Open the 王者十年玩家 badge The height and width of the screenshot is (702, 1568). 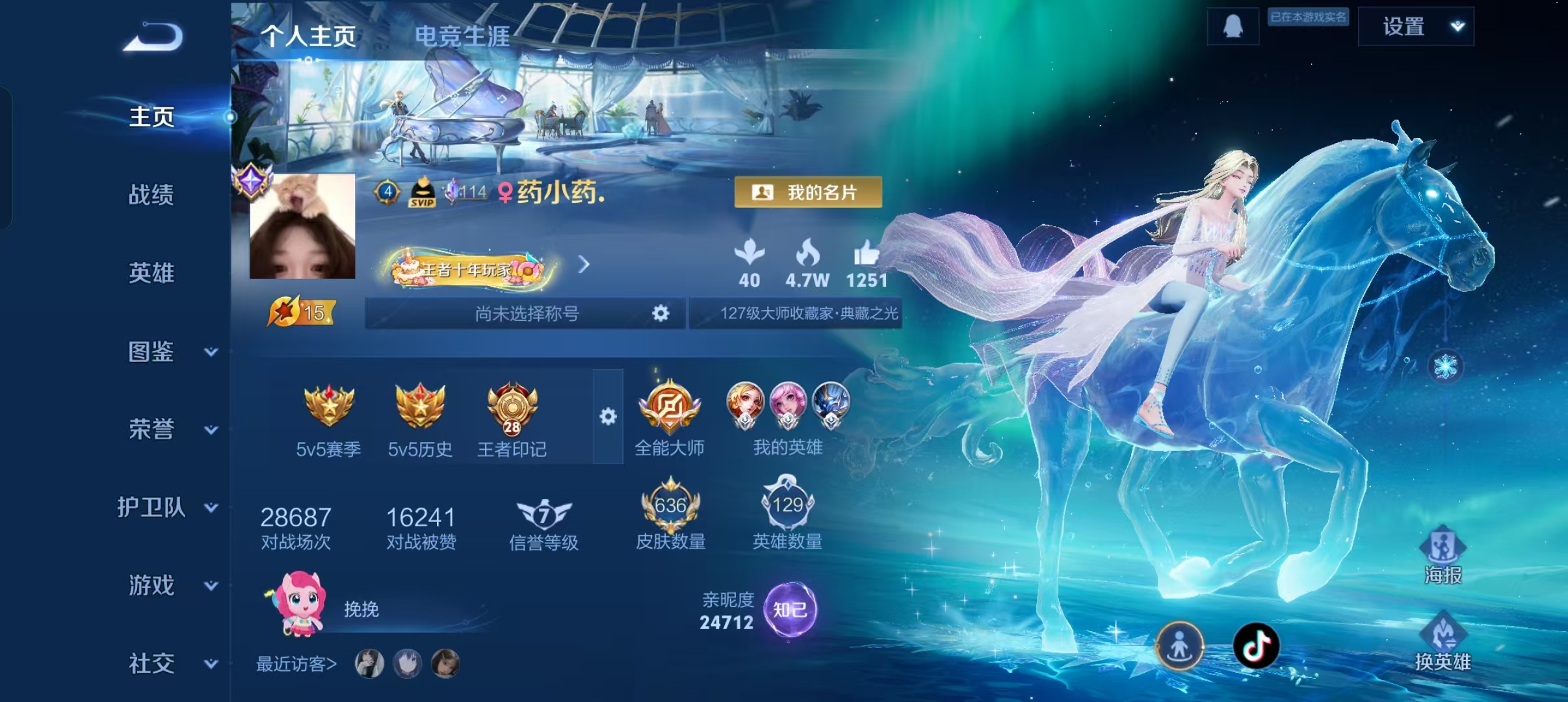click(468, 268)
